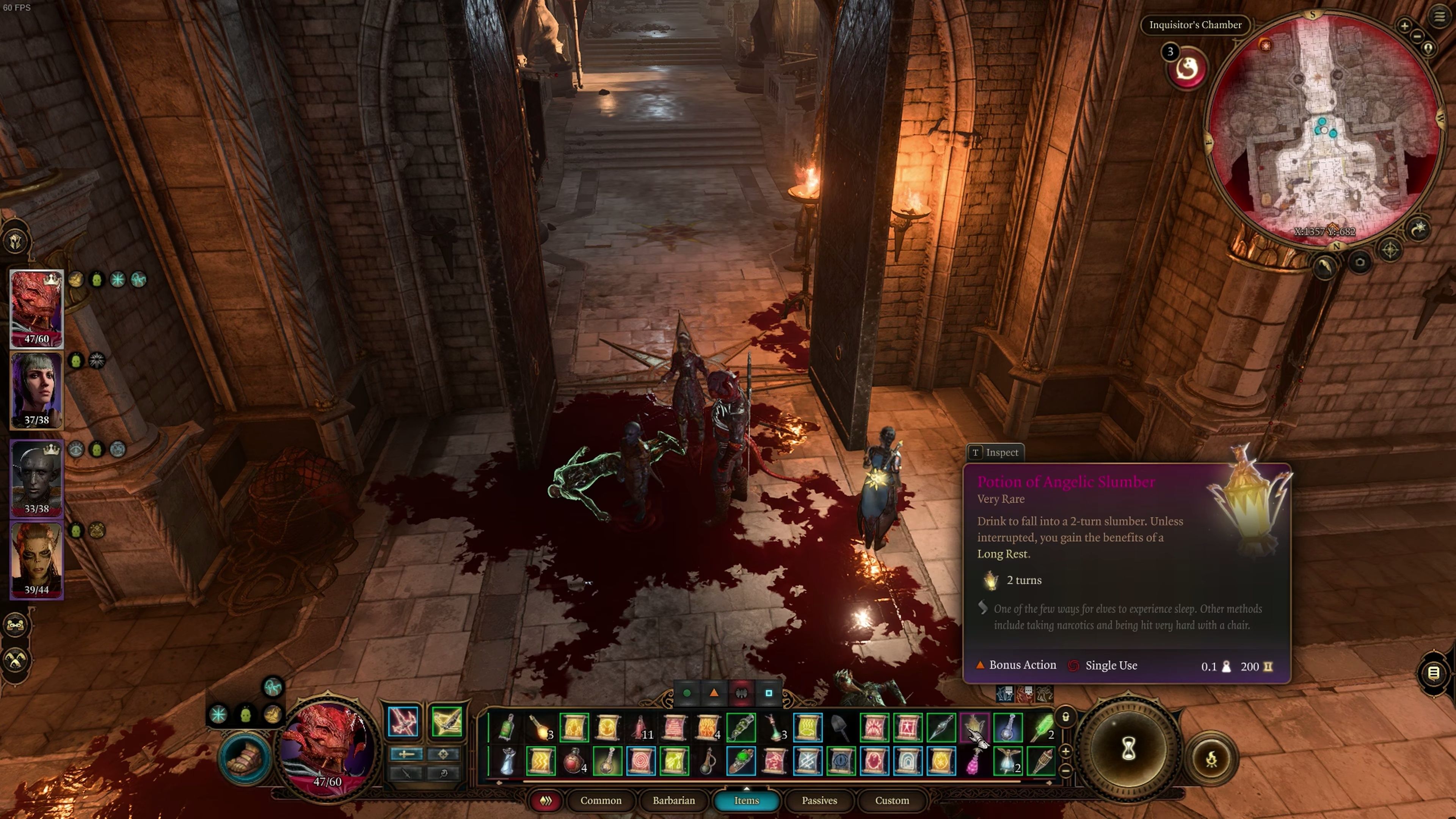Select the purple-haired companion portrait
This screenshot has height=819, width=1456.
tap(37, 390)
